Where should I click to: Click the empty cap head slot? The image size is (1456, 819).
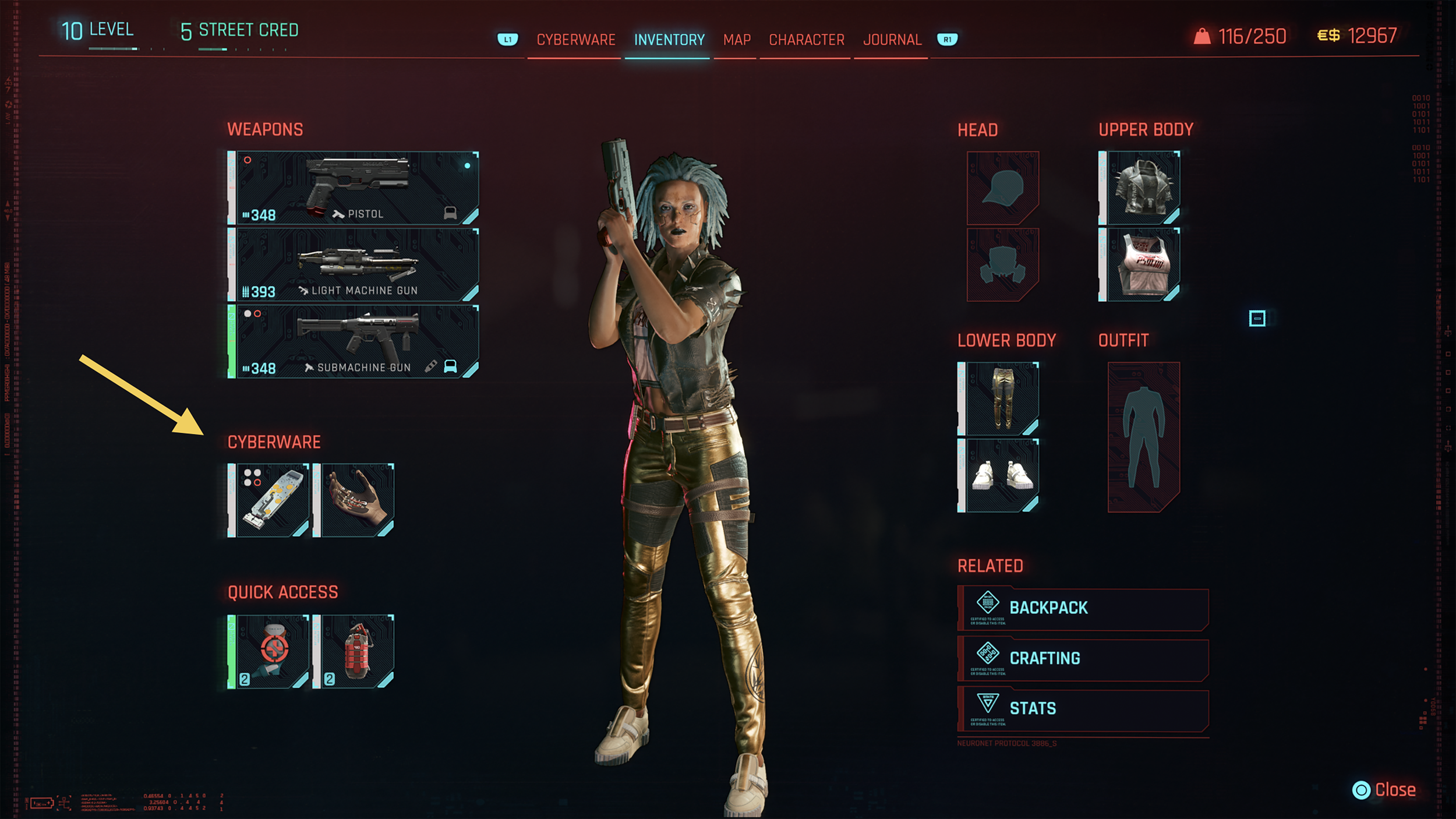[1002, 188]
